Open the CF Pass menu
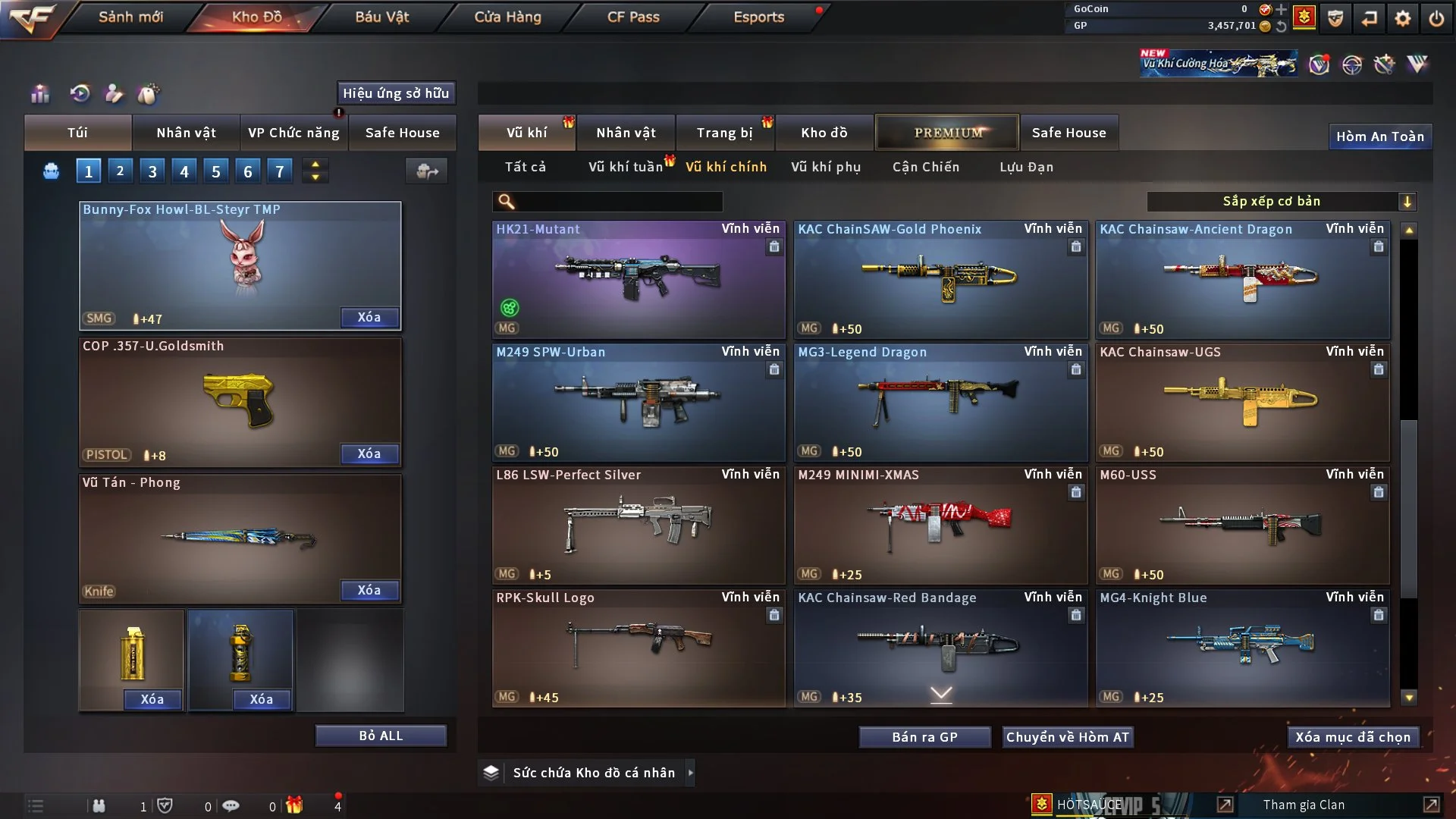 (x=633, y=17)
